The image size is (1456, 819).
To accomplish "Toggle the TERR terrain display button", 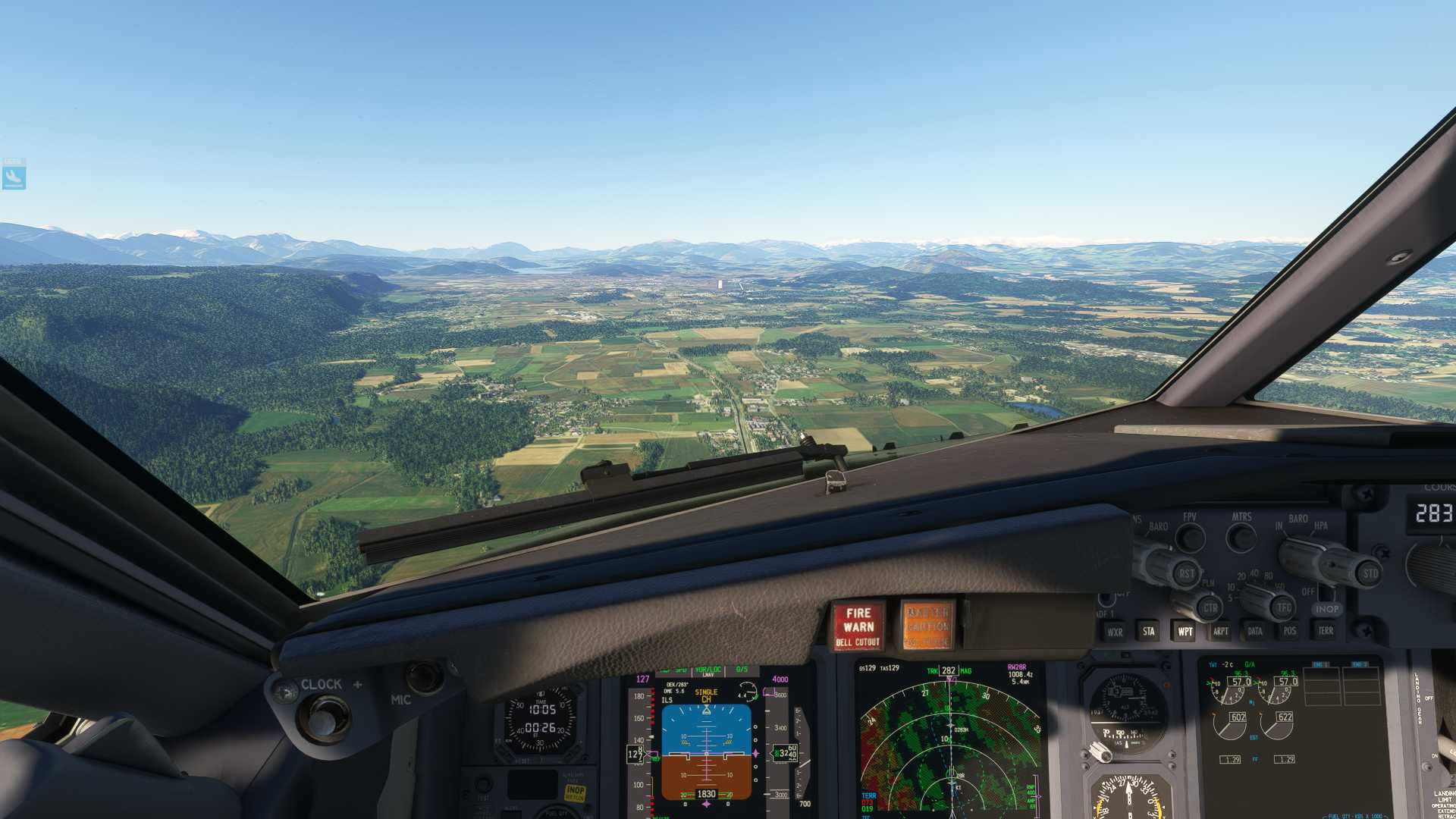I will pyautogui.click(x=1325, y=631).
